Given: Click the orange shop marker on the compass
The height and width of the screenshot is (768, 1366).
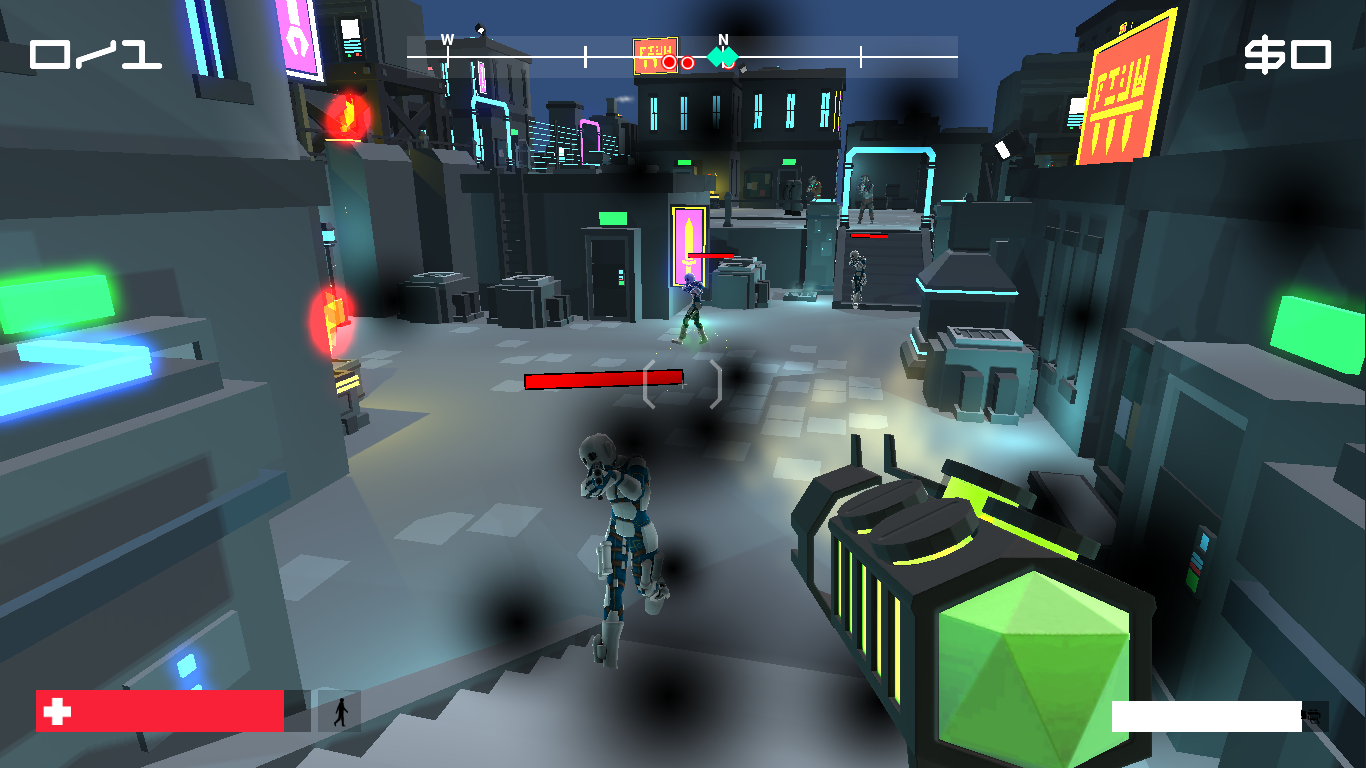Looking at the screenshot, I should click(654, 52).
